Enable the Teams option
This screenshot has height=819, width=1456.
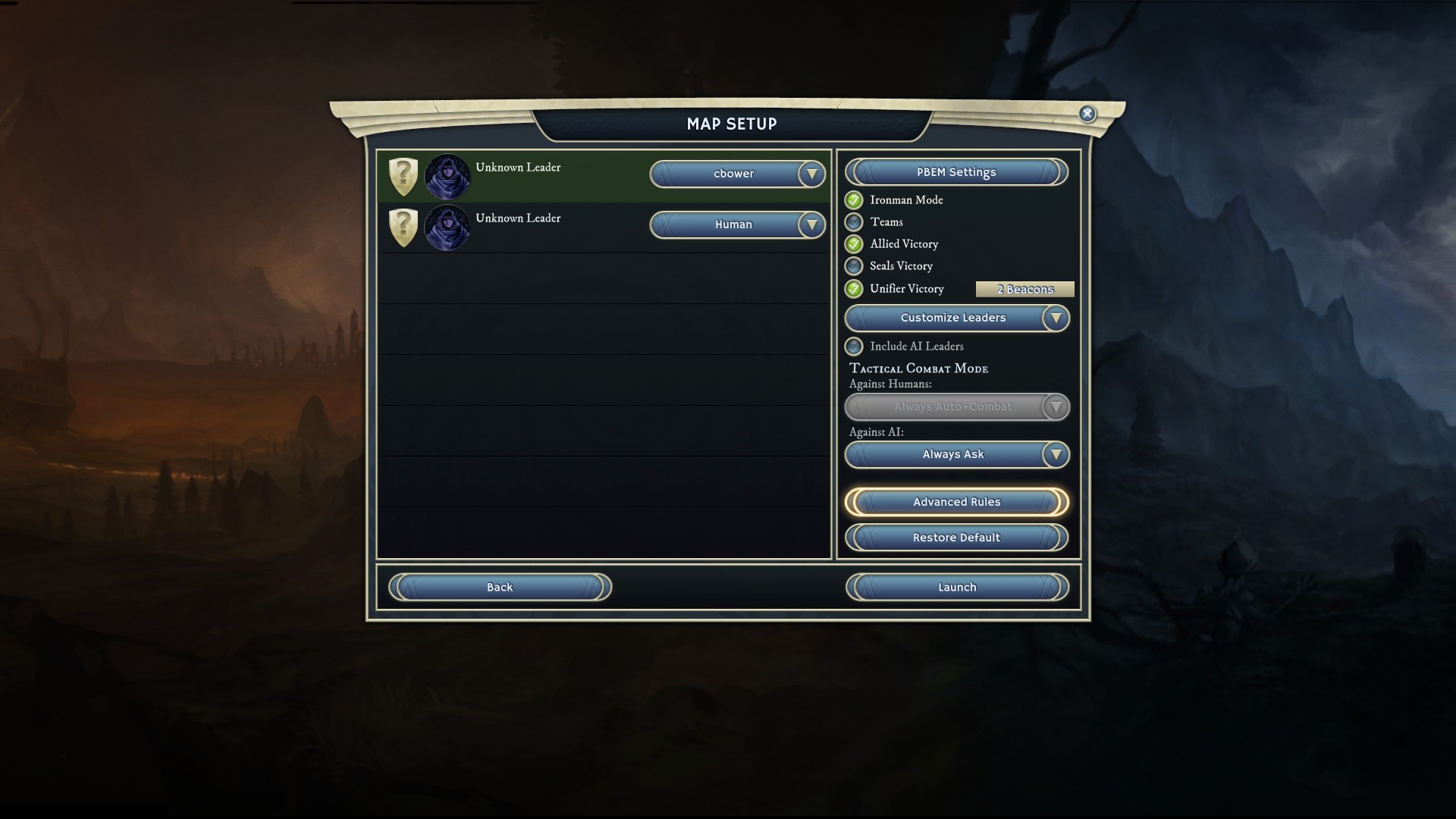tap(854, 222)
